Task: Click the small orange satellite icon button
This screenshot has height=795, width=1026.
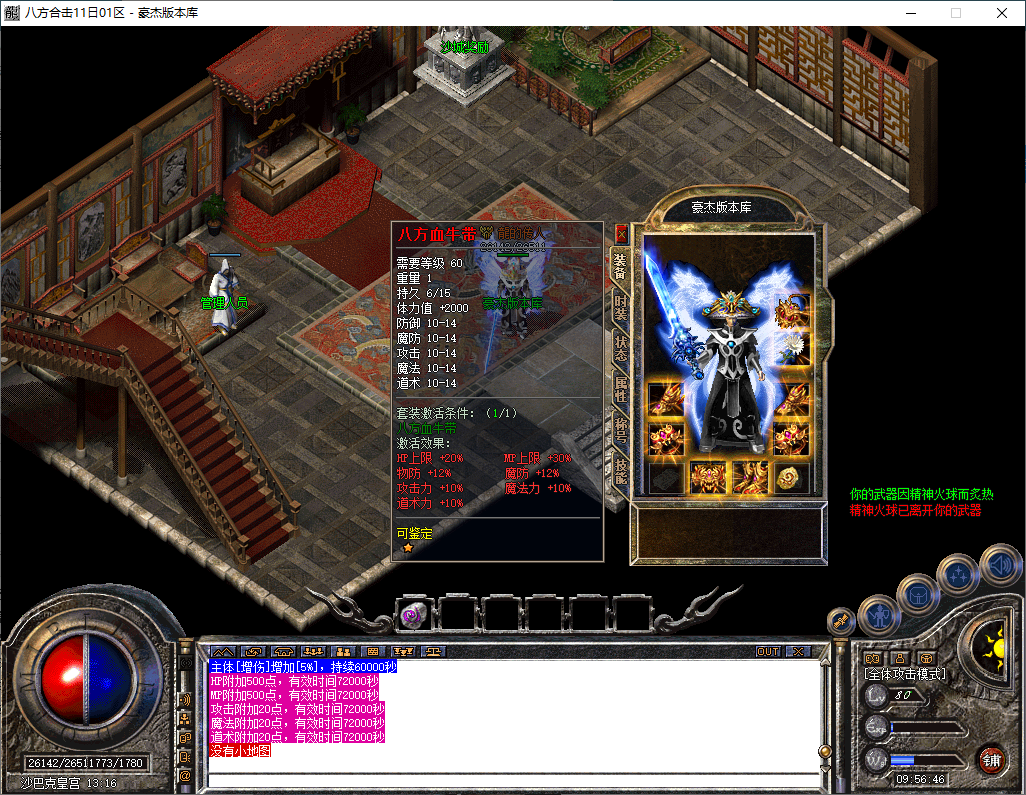Action: pos(840,620)
